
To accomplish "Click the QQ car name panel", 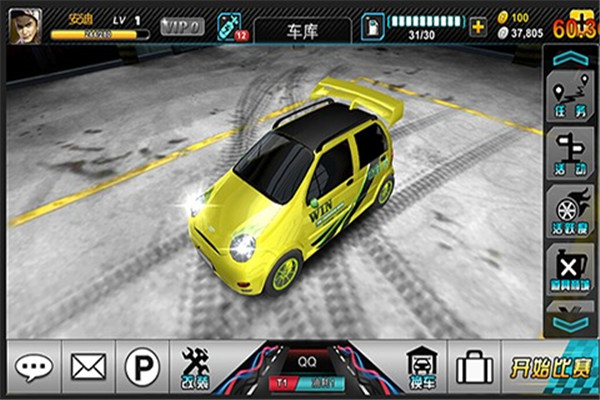I will 306,353.
